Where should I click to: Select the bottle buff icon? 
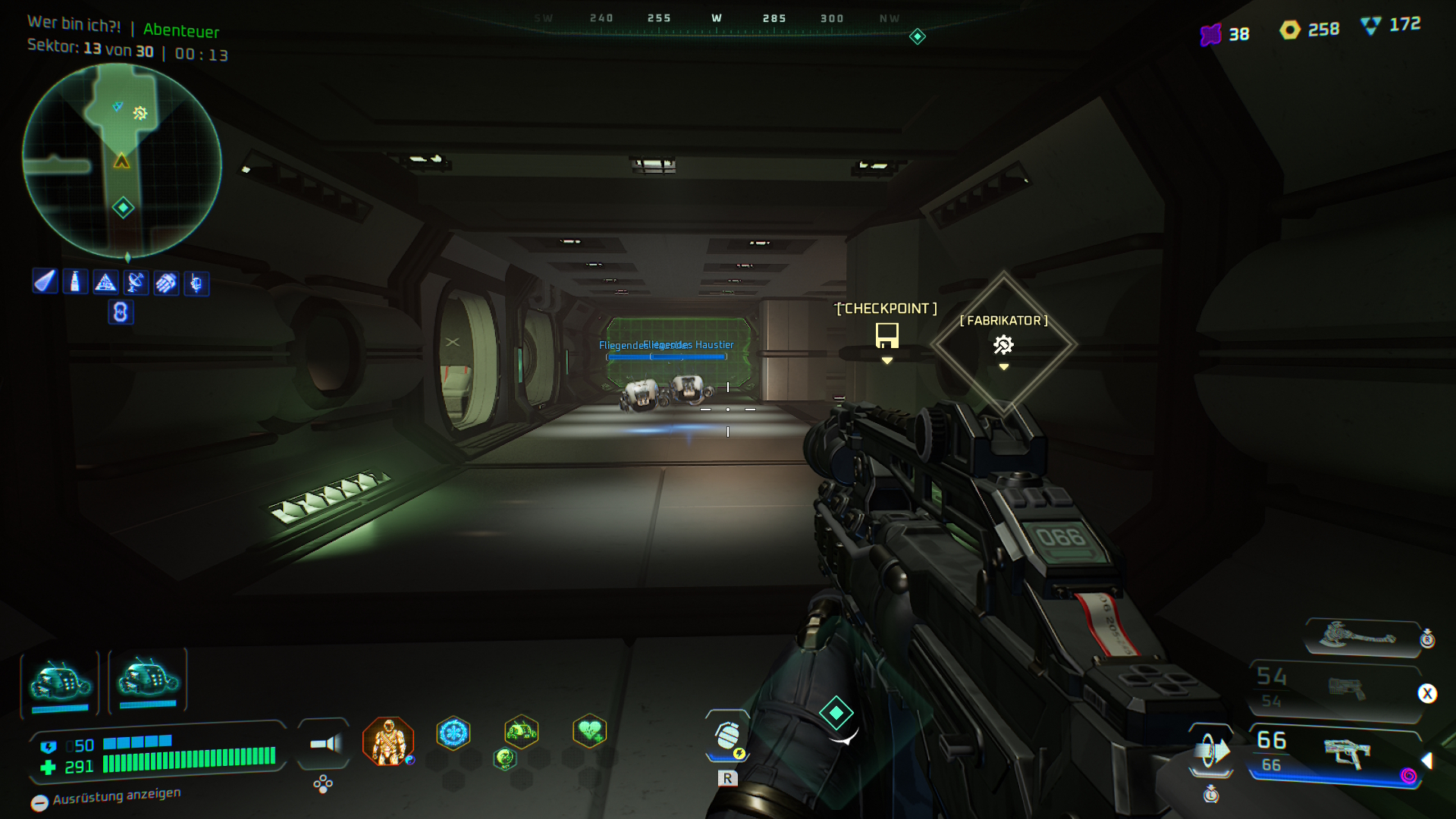click(x=75, y=282)
